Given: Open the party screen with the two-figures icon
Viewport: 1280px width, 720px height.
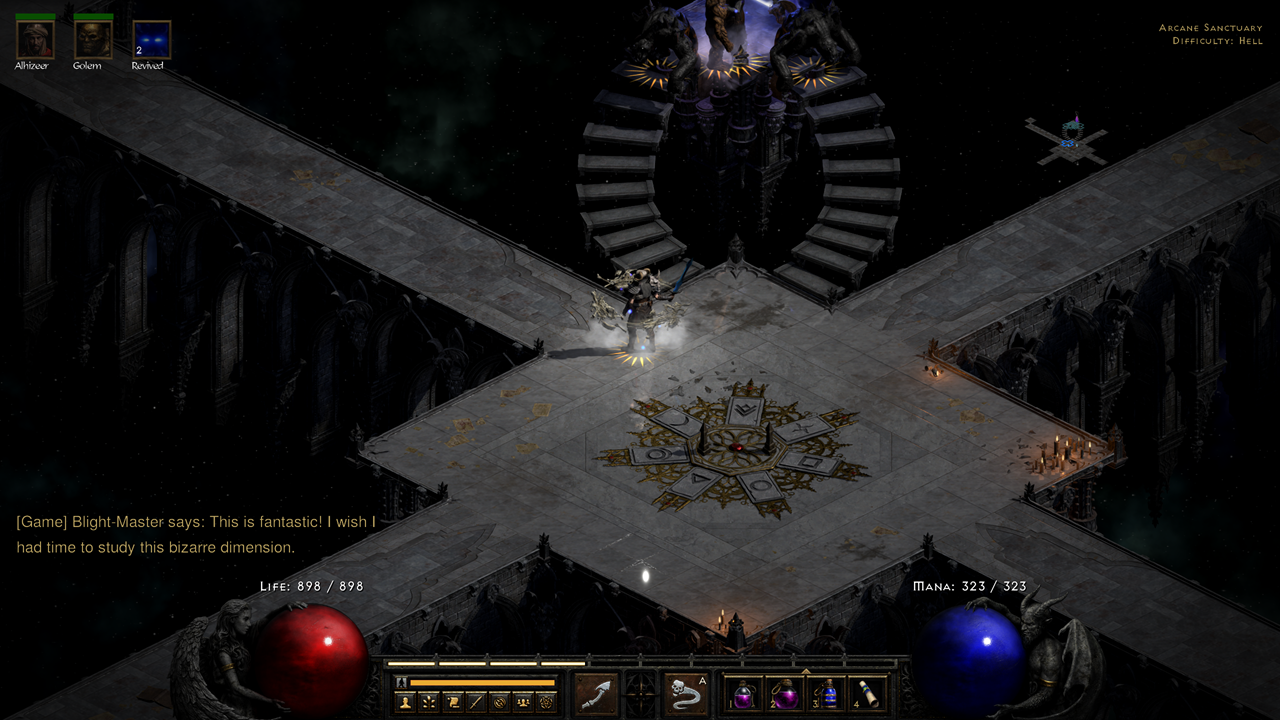Looking at the screenshot, I should pyautogui.click(x=522, y=702).
